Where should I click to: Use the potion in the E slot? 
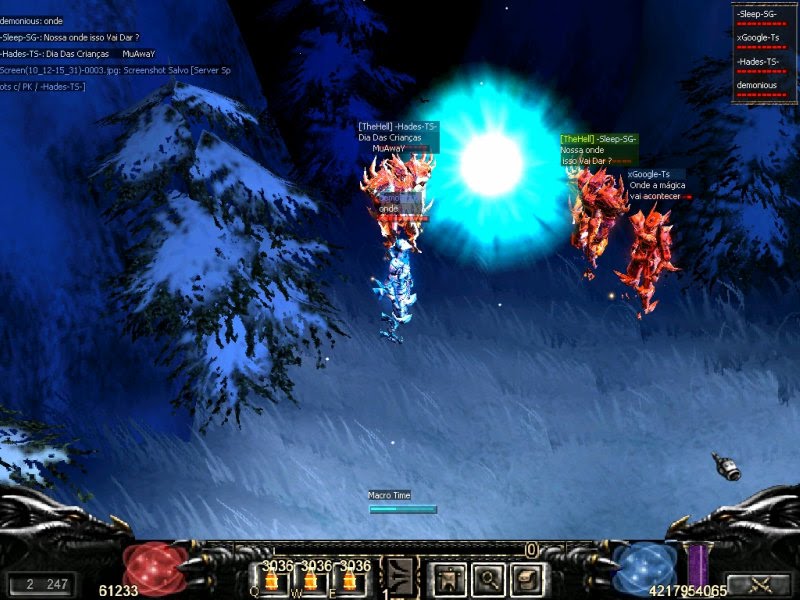point(350,580)
